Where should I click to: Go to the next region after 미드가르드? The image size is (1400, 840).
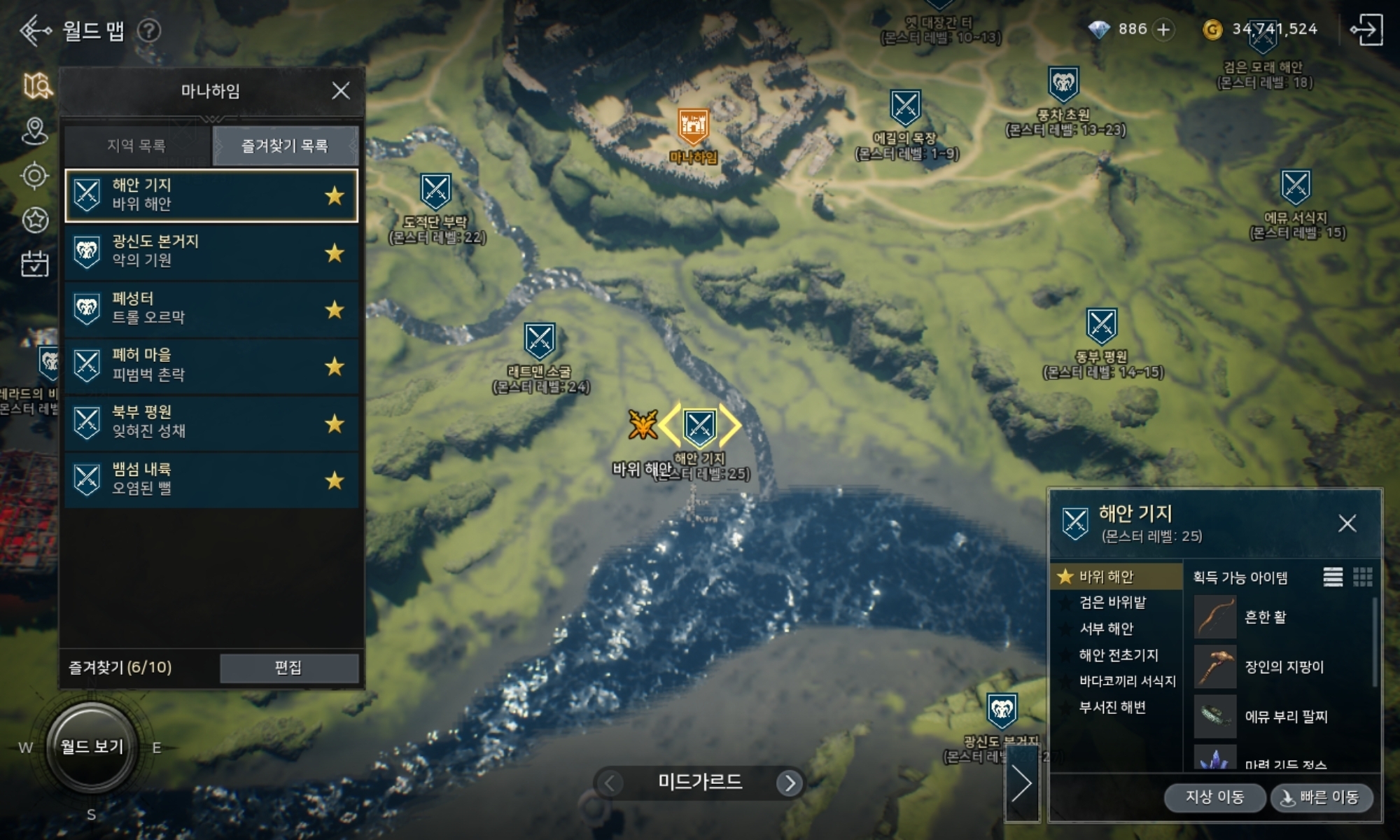[790, 783]
